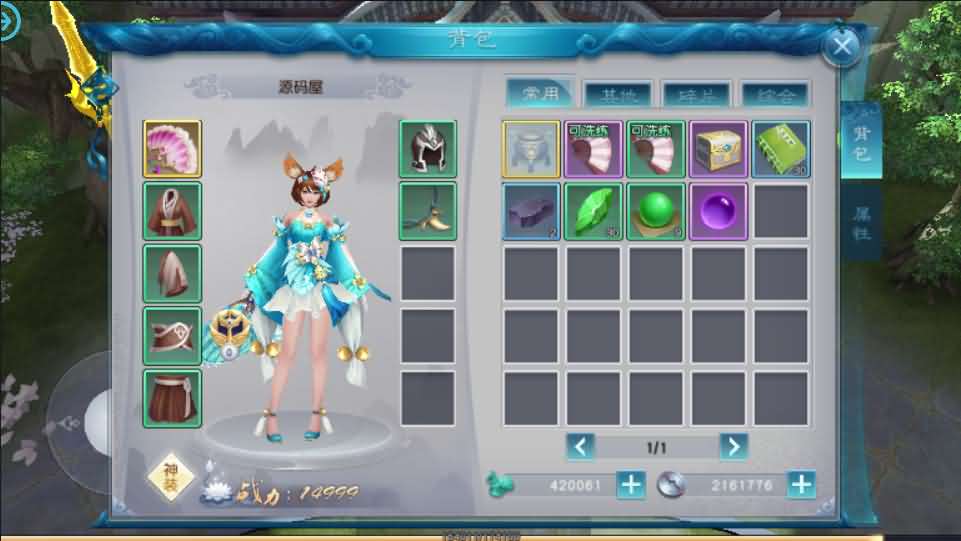
Task: Go to the next inventory page
Action: click(733, 446)
